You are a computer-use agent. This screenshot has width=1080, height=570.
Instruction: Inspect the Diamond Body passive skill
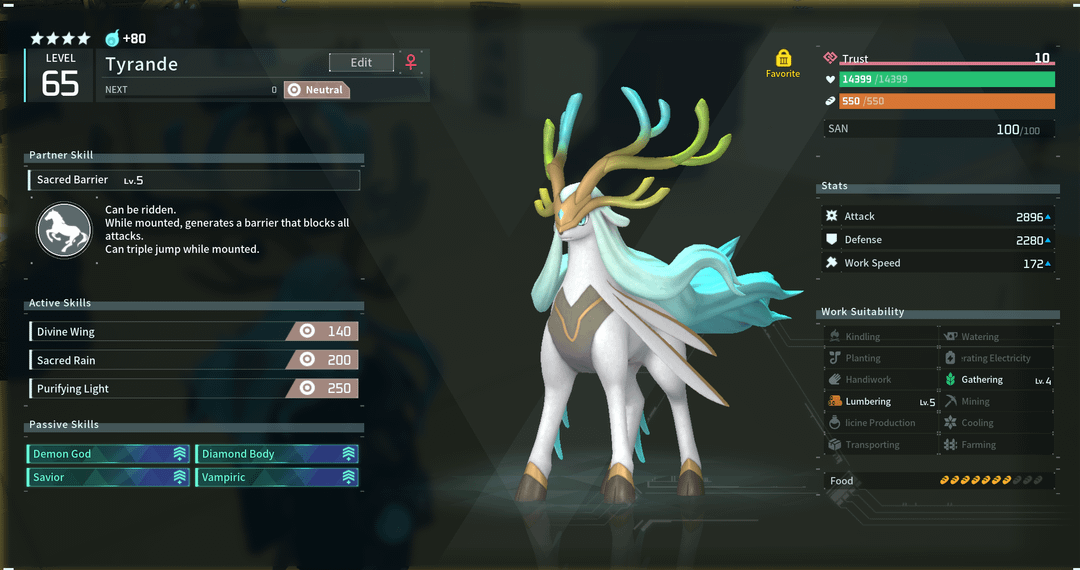[x=276, y=454]
